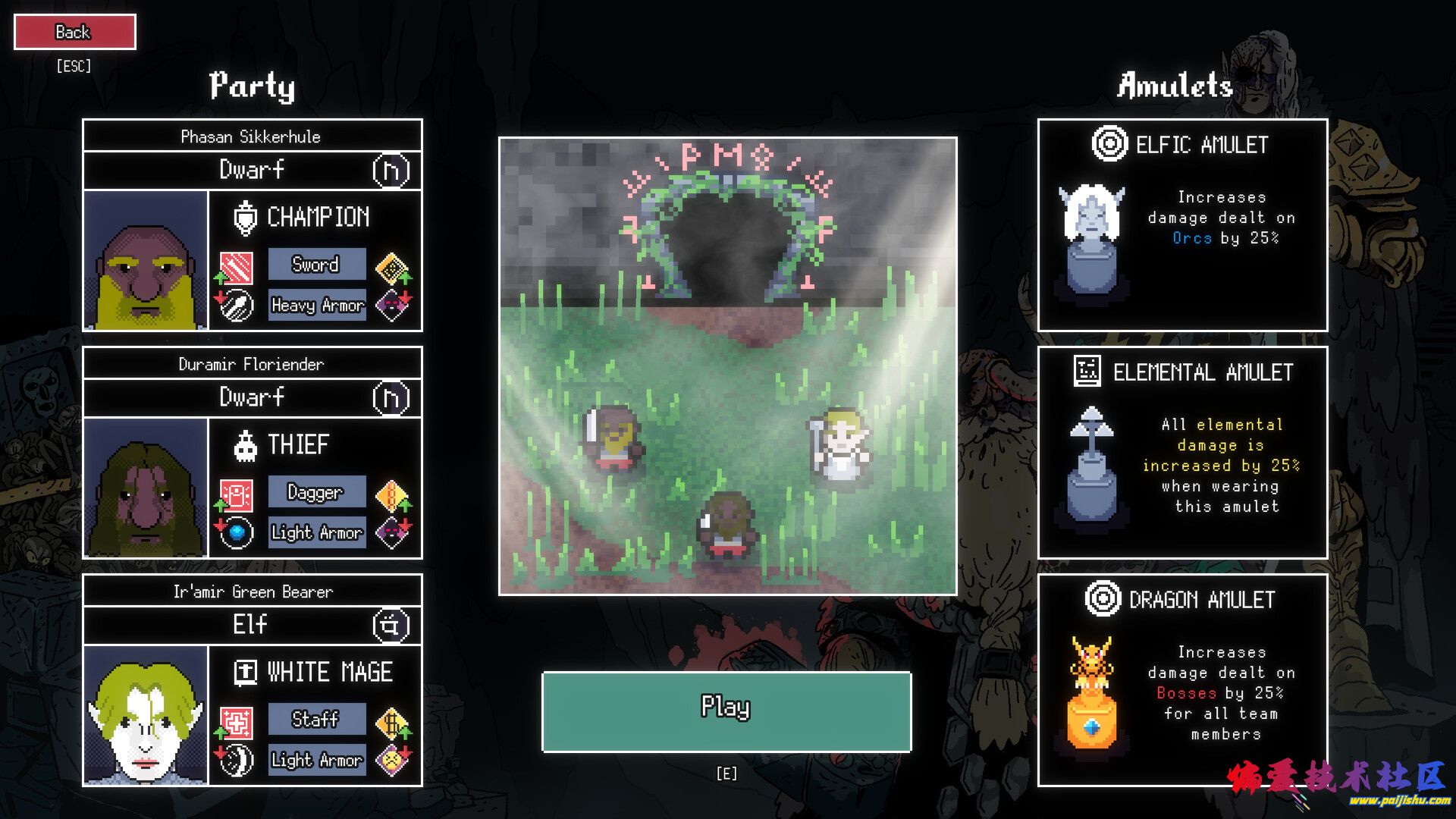Click the Champion's Heavy Armor label
Viewport: 1456px width, 819px height.
tap(317, 305)
